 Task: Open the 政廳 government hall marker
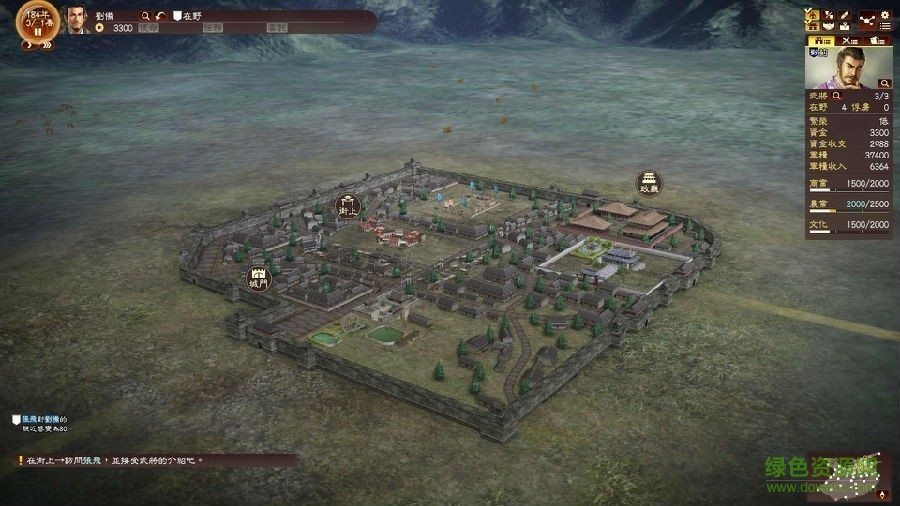[650, 183]
